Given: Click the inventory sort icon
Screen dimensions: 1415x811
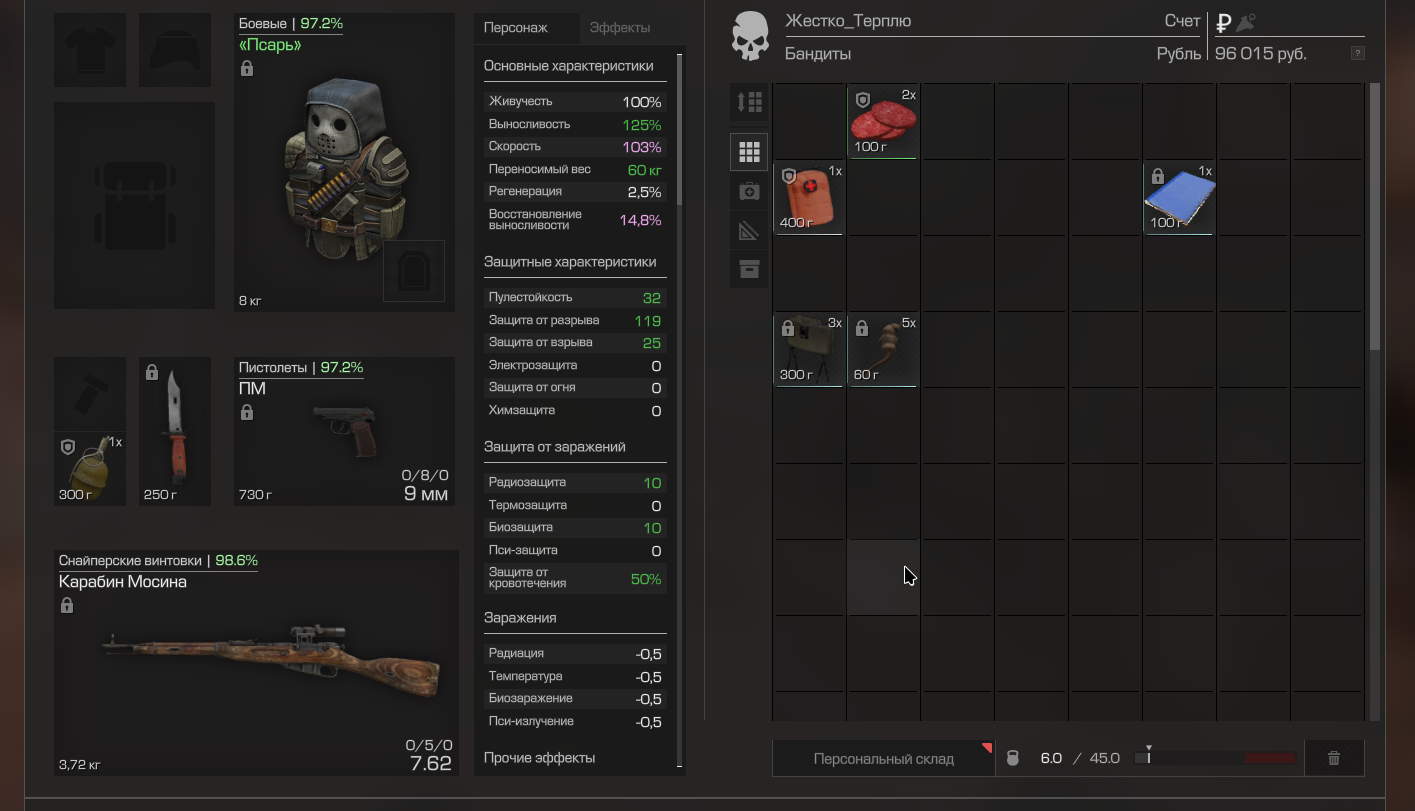Looking at the screenshot, I should [749, 102].
